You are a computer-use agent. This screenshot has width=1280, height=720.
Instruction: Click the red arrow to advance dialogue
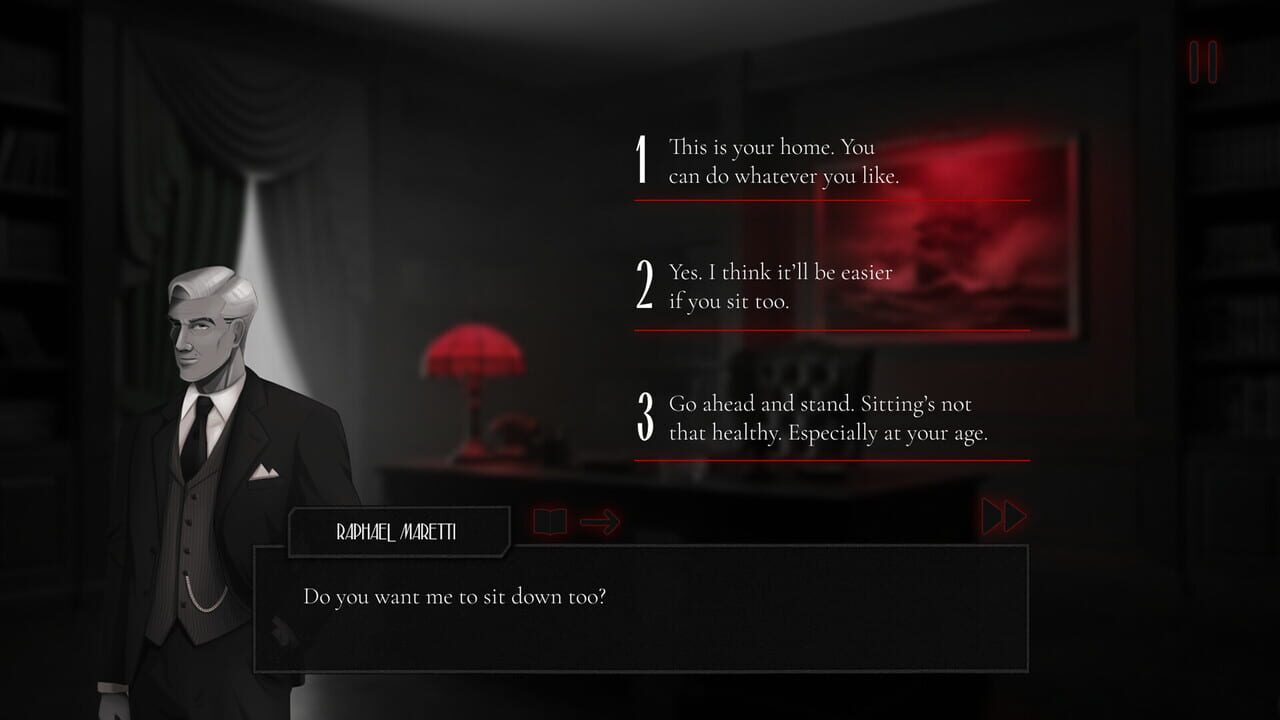click(600, 519)
